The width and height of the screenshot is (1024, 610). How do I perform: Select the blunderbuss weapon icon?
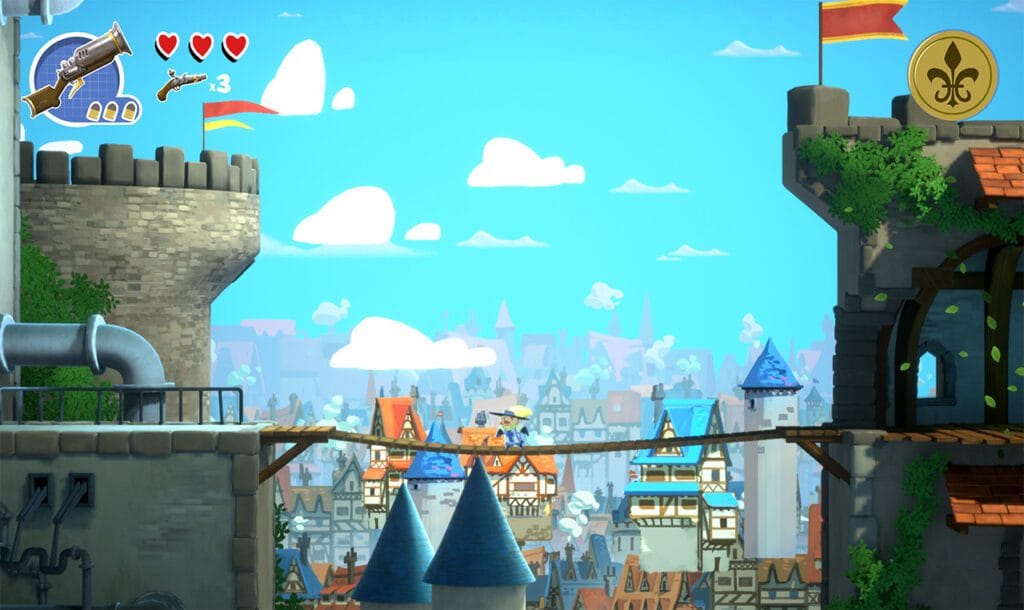point(80,72)
